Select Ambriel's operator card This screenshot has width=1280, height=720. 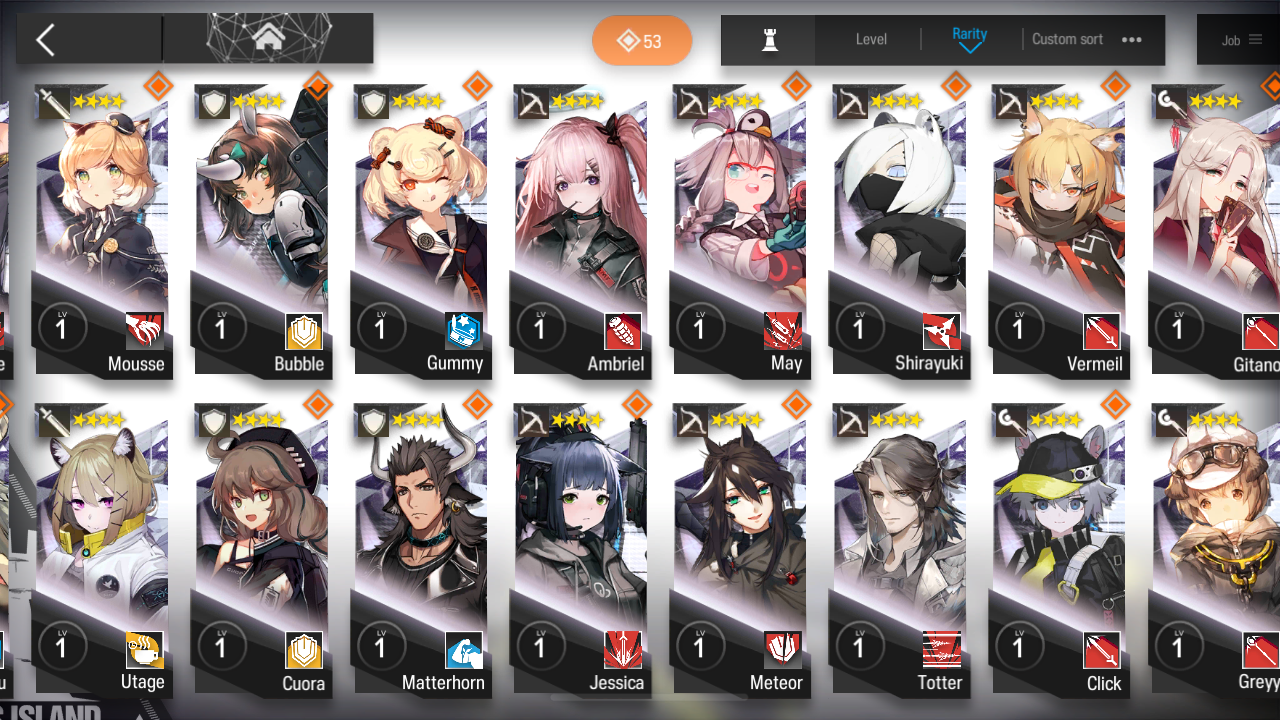click(580, 230)
